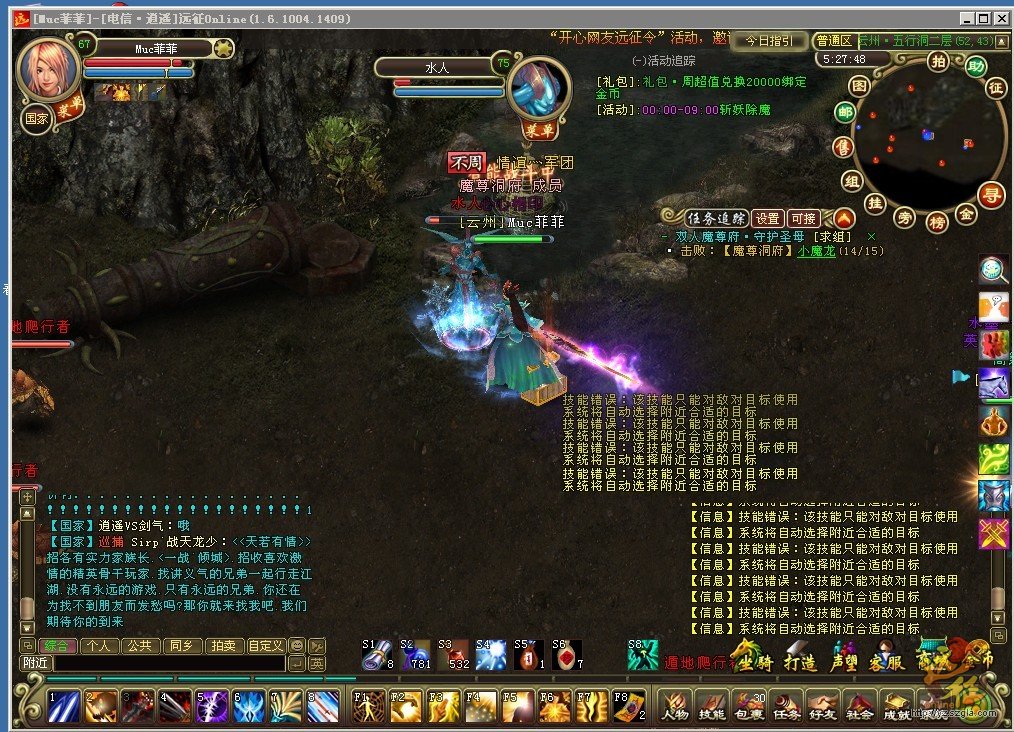The width and height of the screenshot is (1014, 732).
Task: Open quest tracker 设置 settings
Action: (x=767, y=218)
